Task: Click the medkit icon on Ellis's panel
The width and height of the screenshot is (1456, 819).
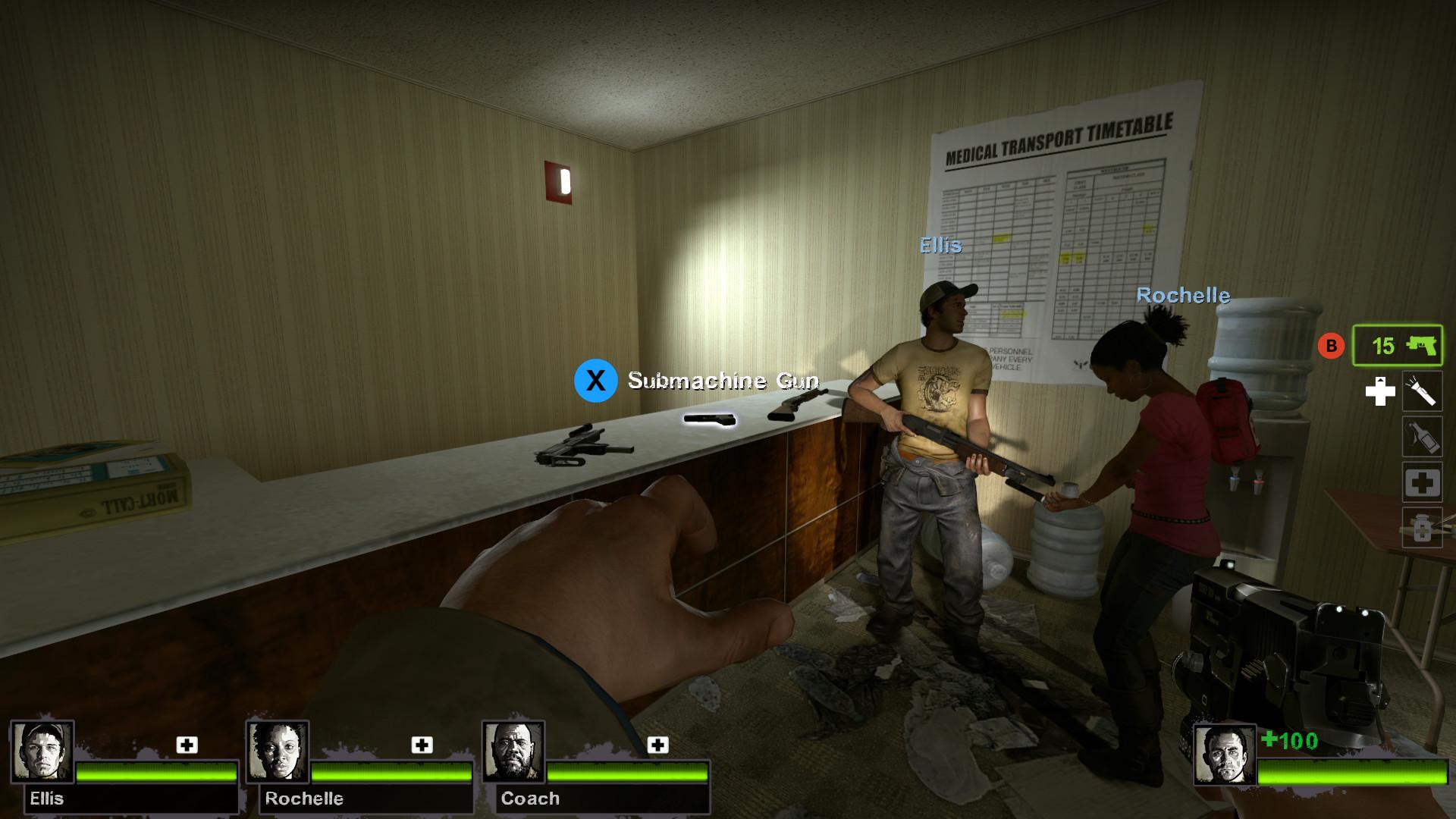Action: click(x=187, y=745)
